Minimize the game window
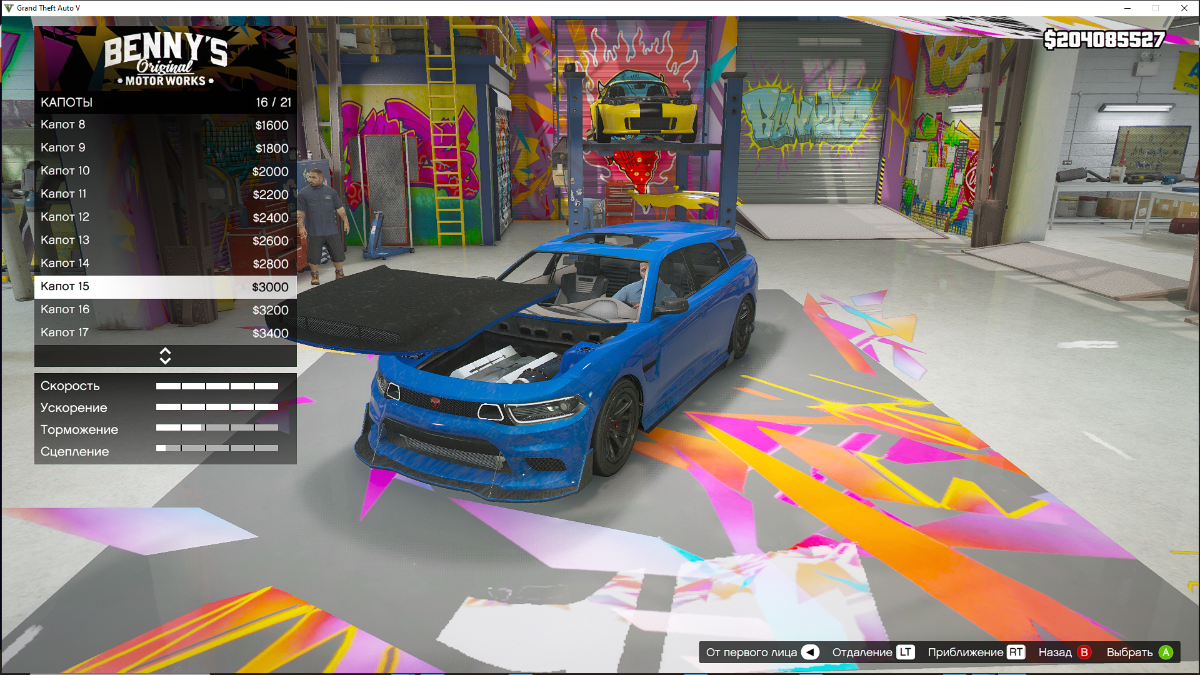Viewport: 1200px width, 675px height. point(1128,8)
